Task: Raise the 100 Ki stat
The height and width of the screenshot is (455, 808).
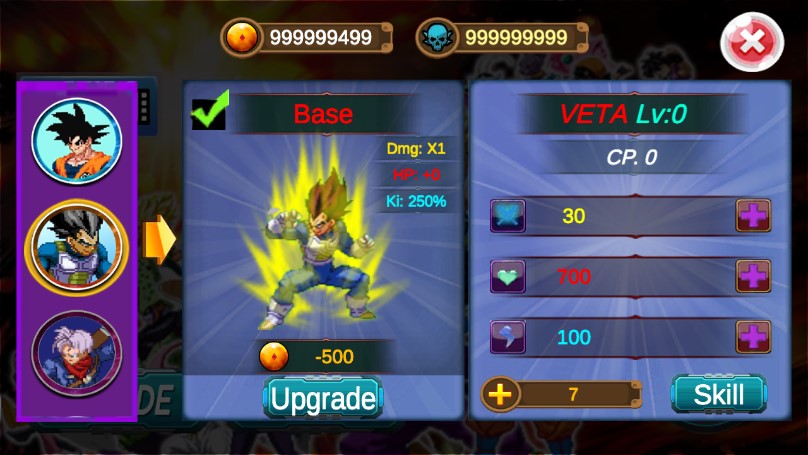Action: (x=753, y=337)
